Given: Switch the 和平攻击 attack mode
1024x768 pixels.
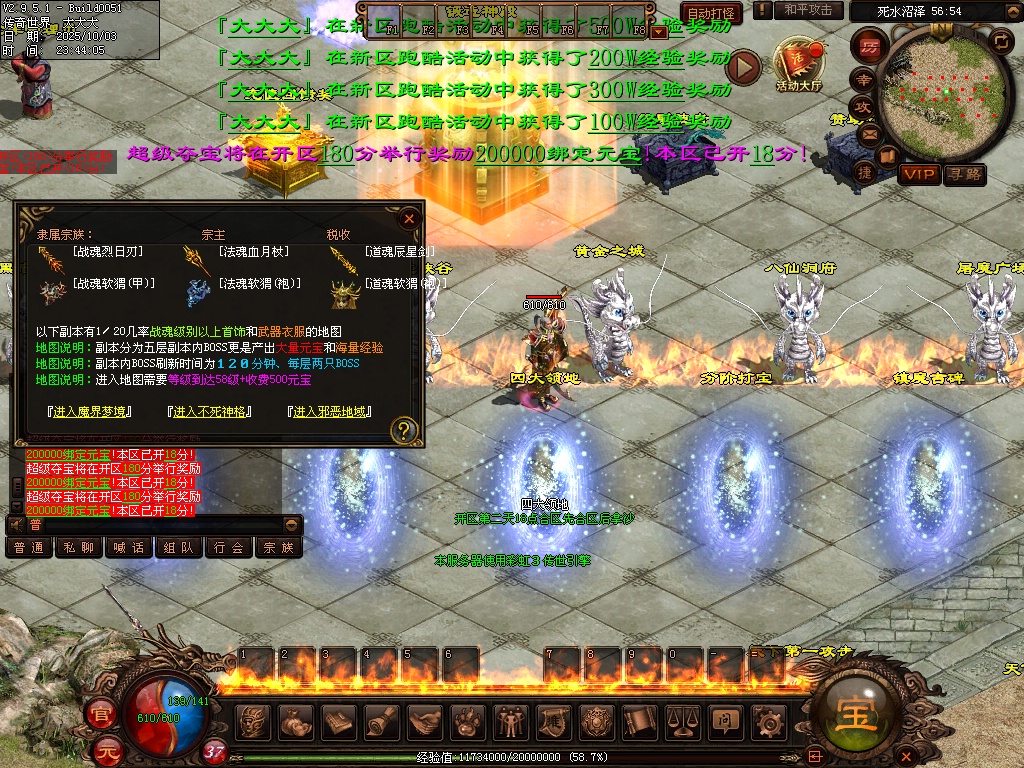Looking at the screenshot, I should (x=808, y=10).
